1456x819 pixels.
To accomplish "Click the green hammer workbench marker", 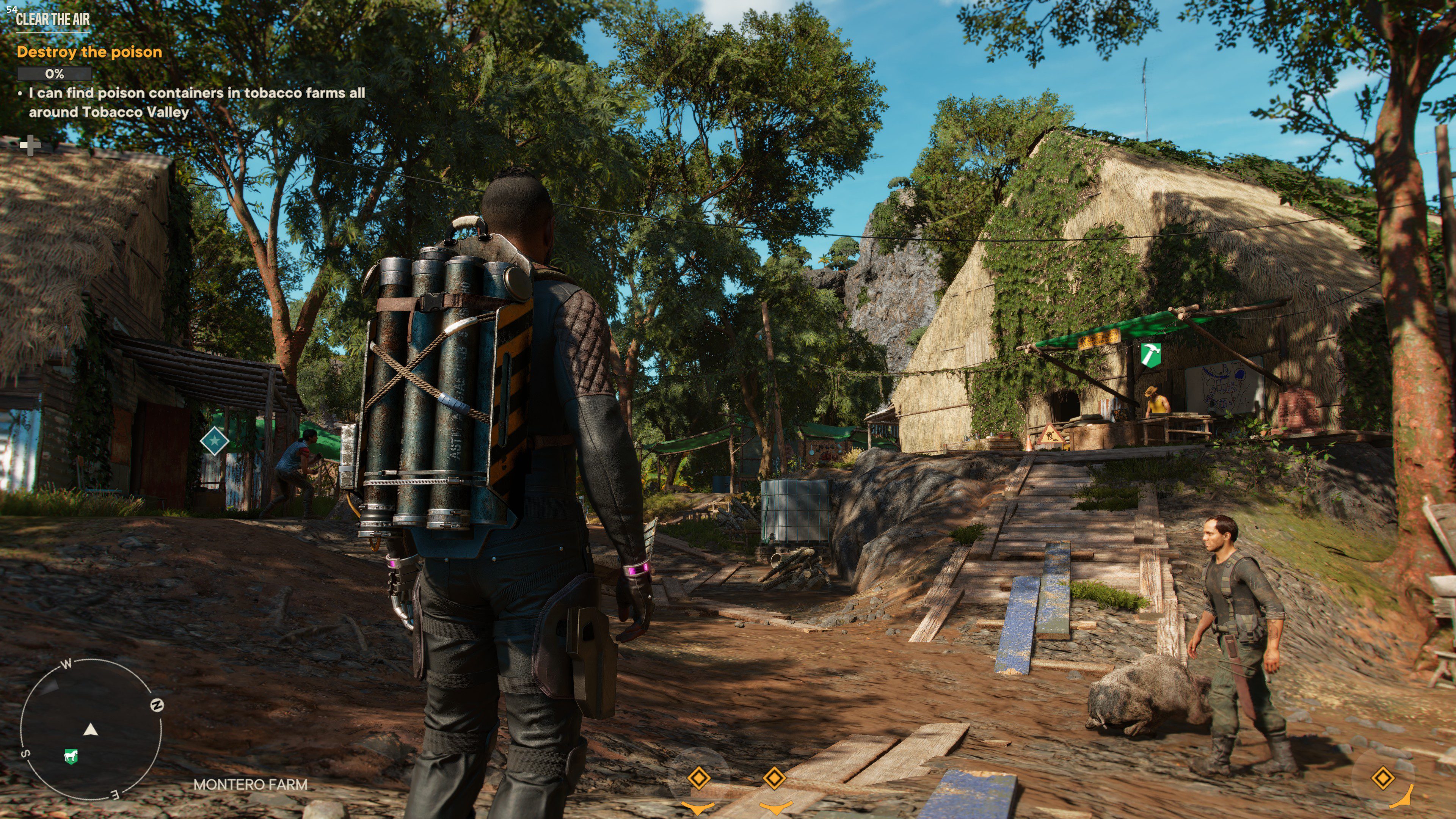I will tap(1150, 355).
